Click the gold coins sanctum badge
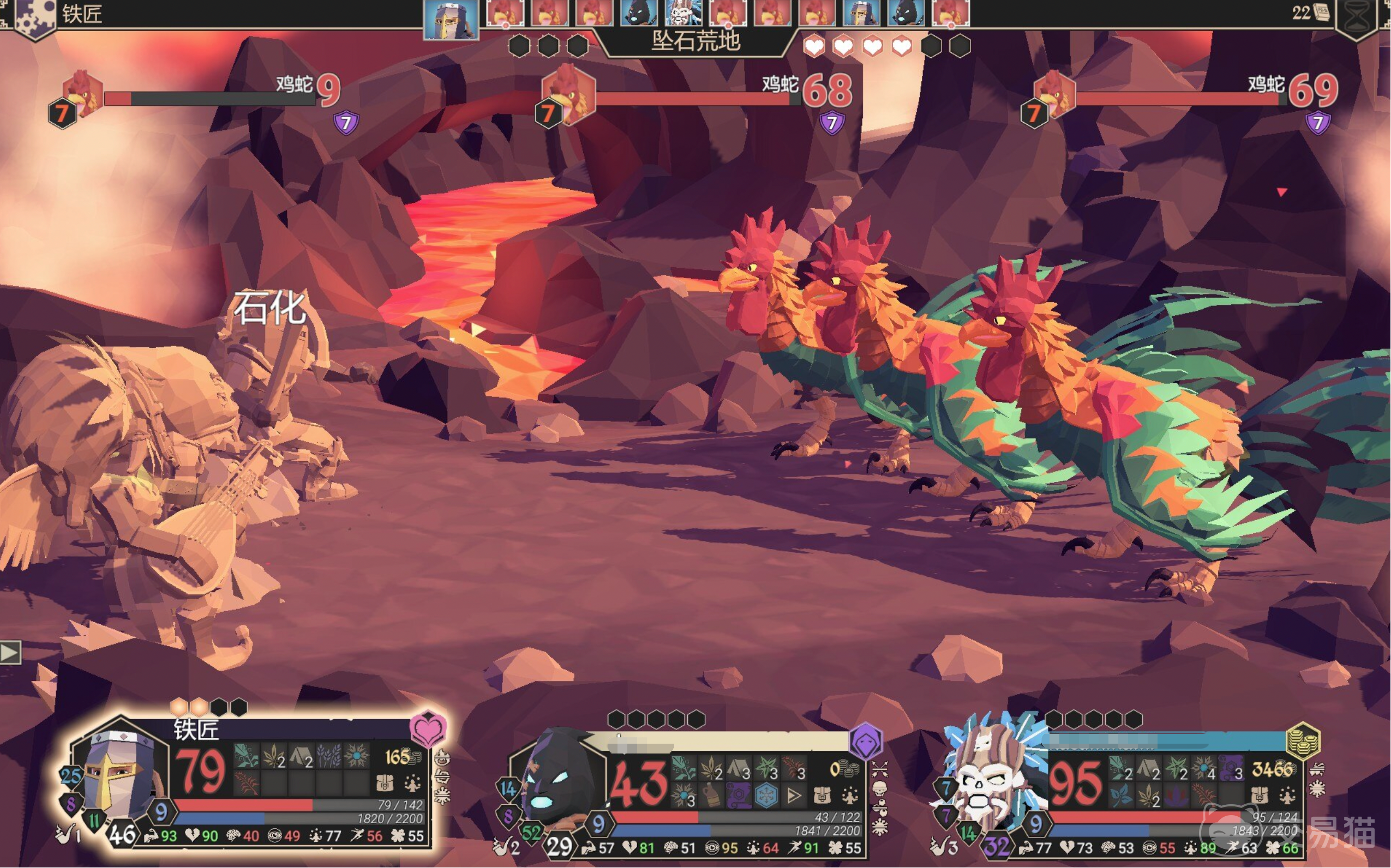 coord(1303,741)
